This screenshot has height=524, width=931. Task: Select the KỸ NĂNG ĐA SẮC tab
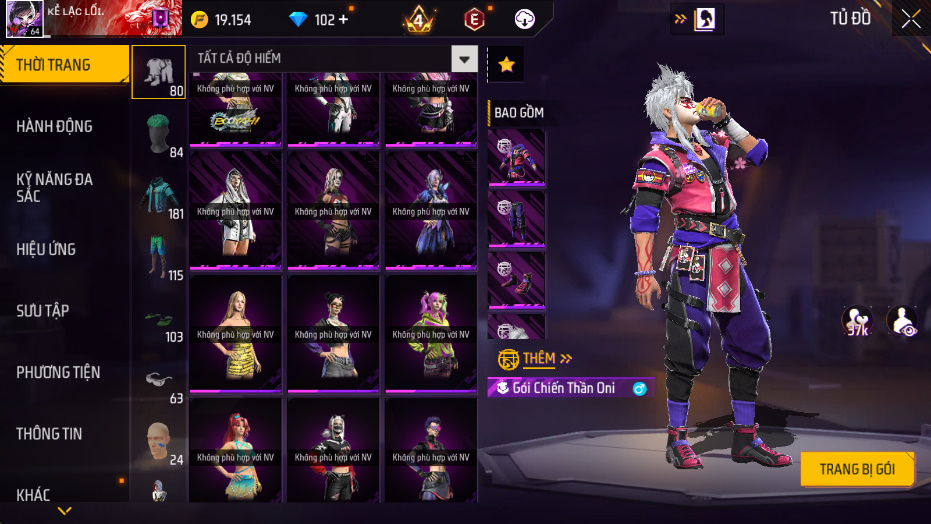point(55,187)
